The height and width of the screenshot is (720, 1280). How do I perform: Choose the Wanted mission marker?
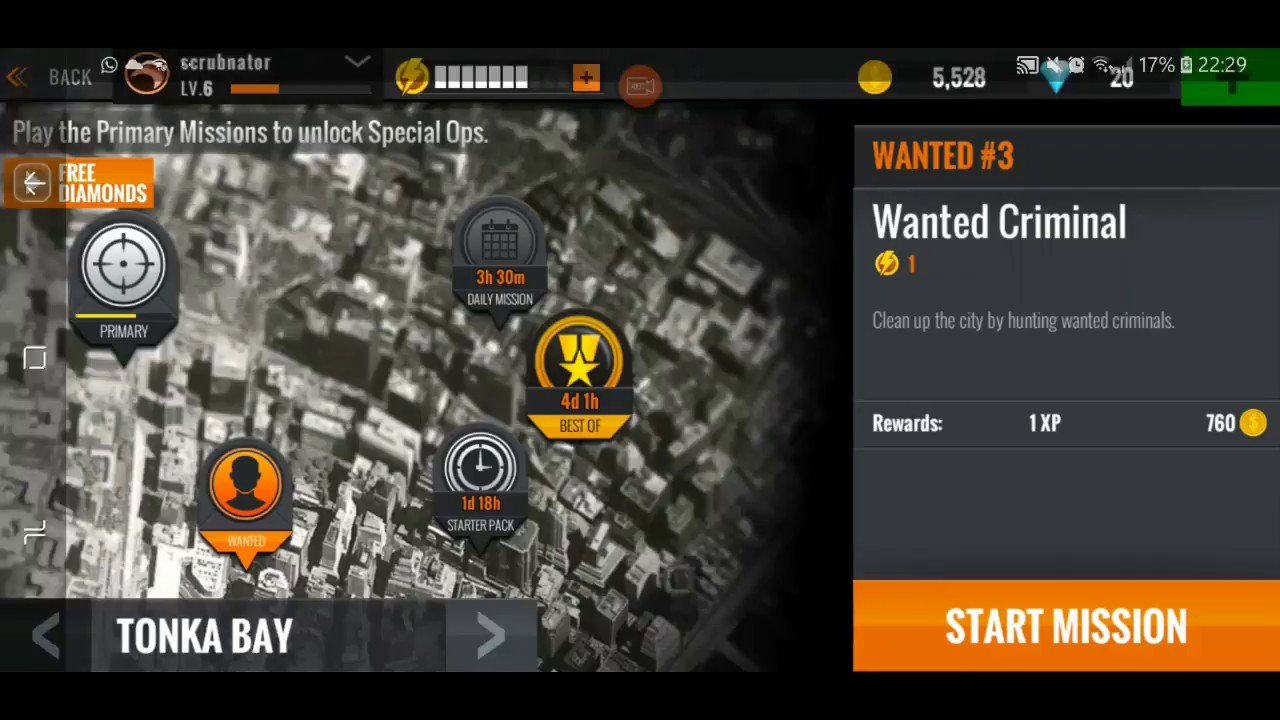[246, 488]
